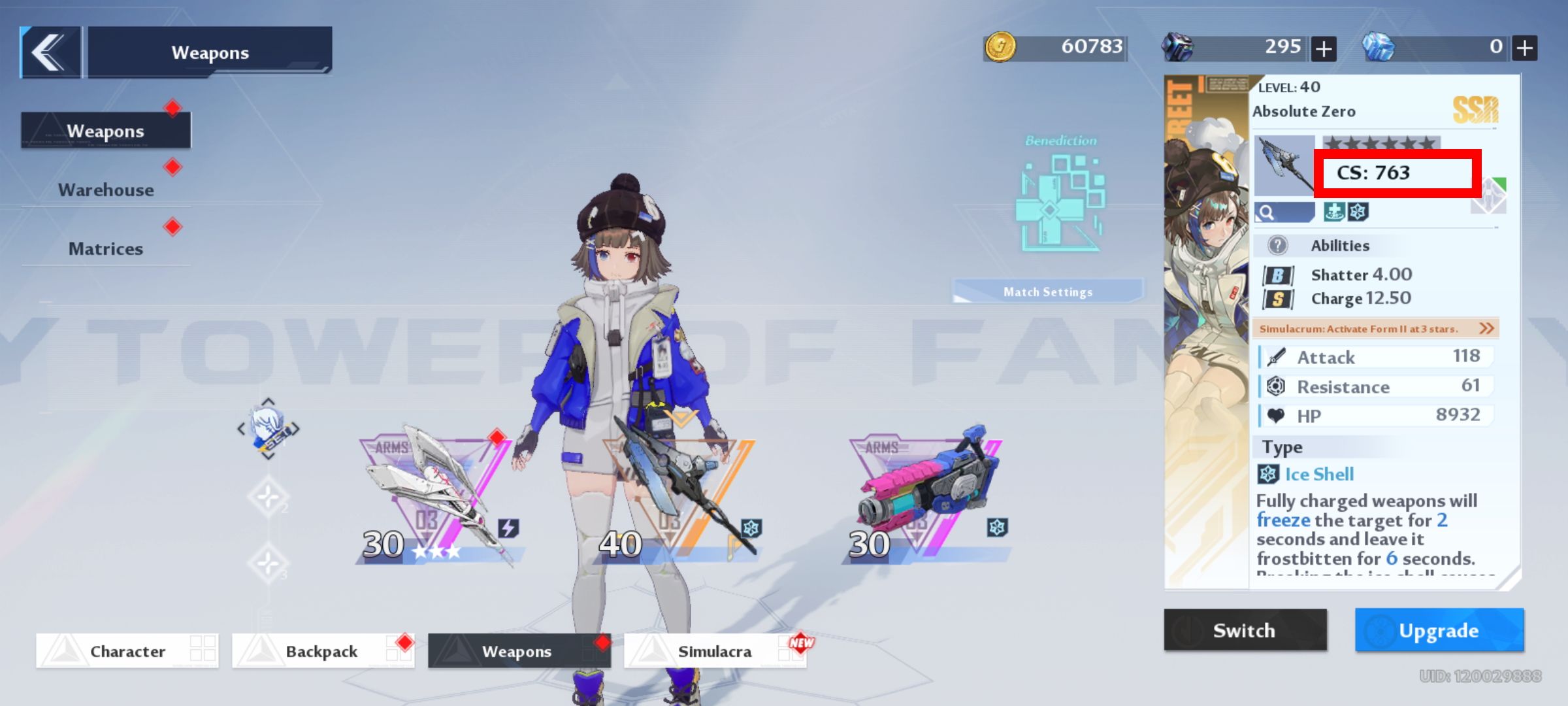Inspect weapon with the magnifier button
Image resolution: width=1568 pixels, height=706 pixels.
(1283, 212)
